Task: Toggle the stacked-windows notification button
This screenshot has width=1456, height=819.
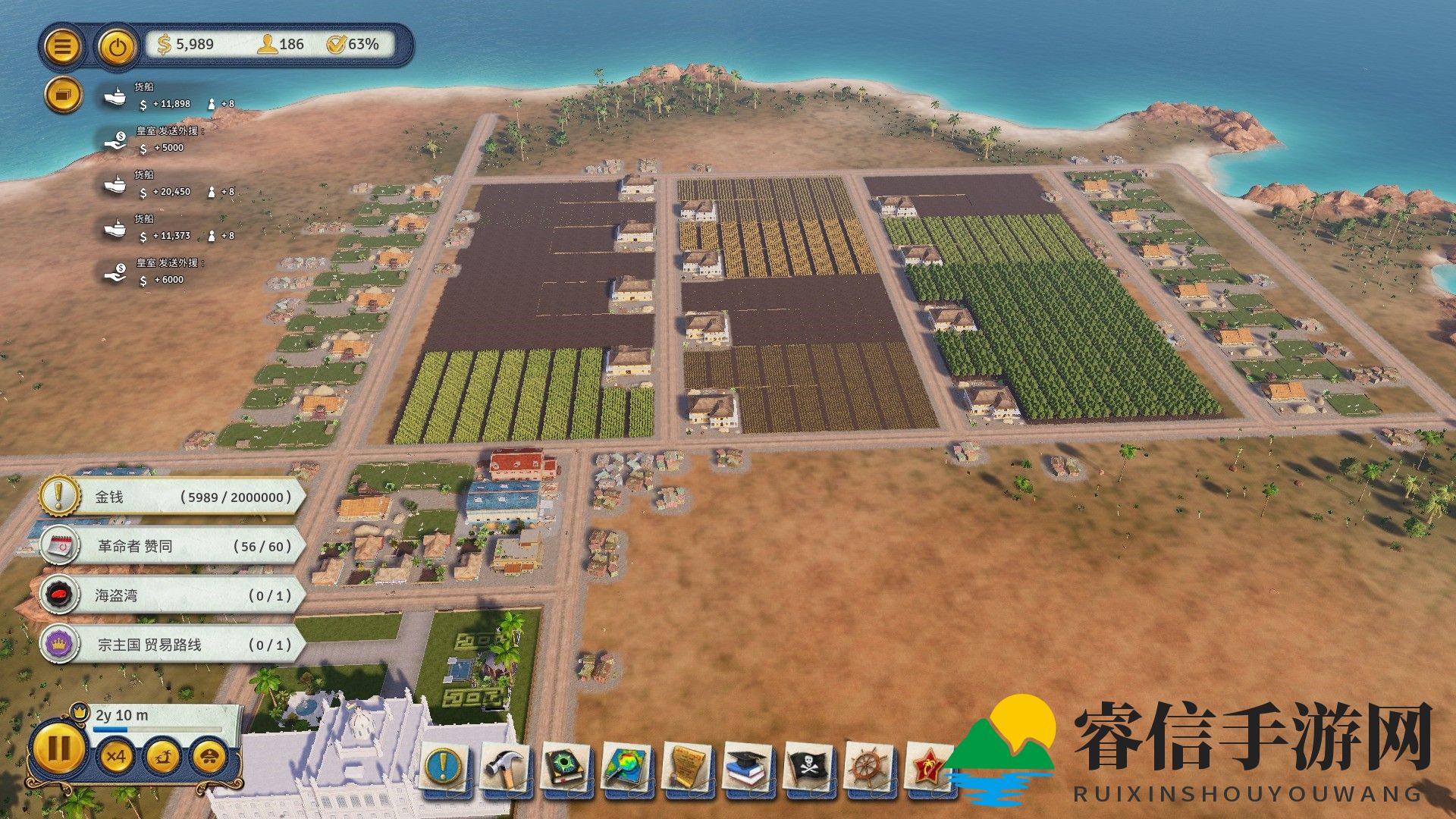Action: pyautogui.click(x=63, y=96)
